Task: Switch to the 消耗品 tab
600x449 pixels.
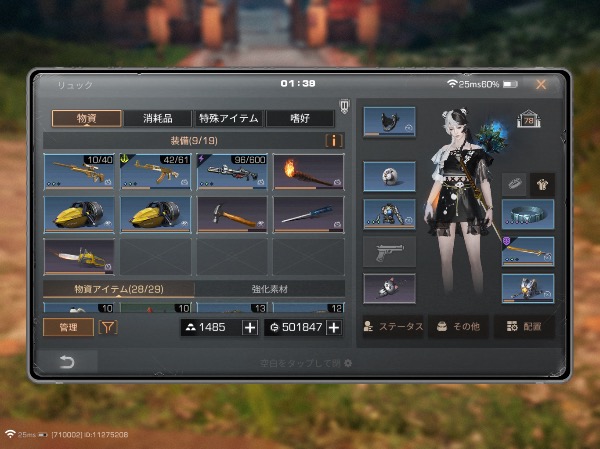Action: coord(158,118)
